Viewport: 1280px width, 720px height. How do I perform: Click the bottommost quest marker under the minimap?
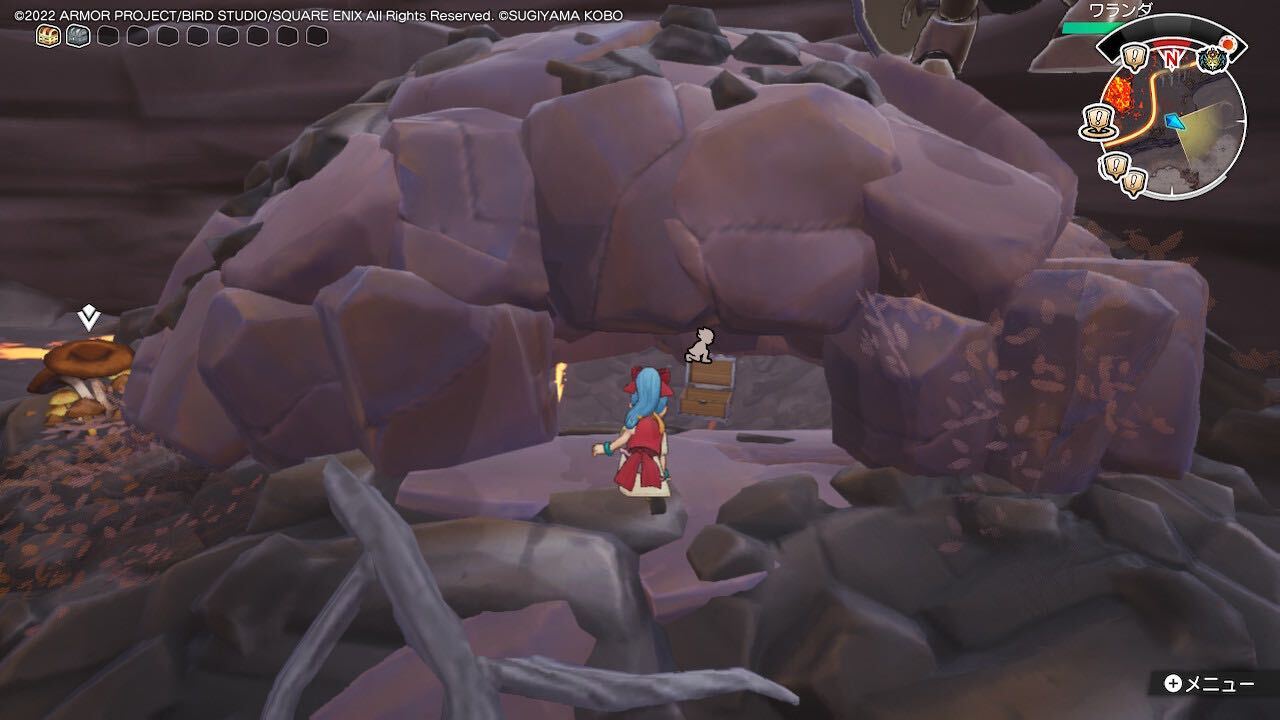pyautogui.click(x=1134, y=179)
